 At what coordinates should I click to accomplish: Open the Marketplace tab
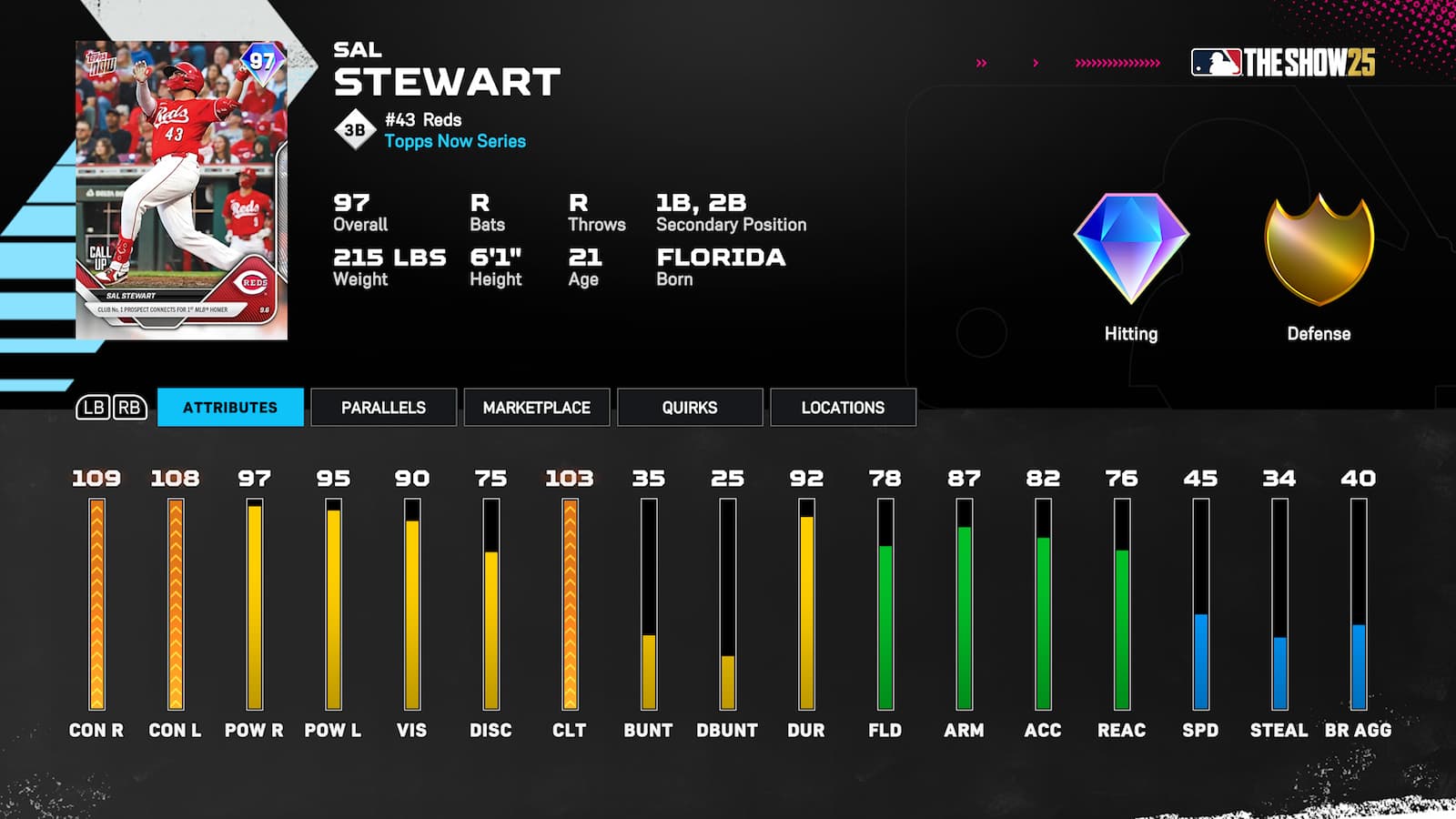[x=536, y=408]
